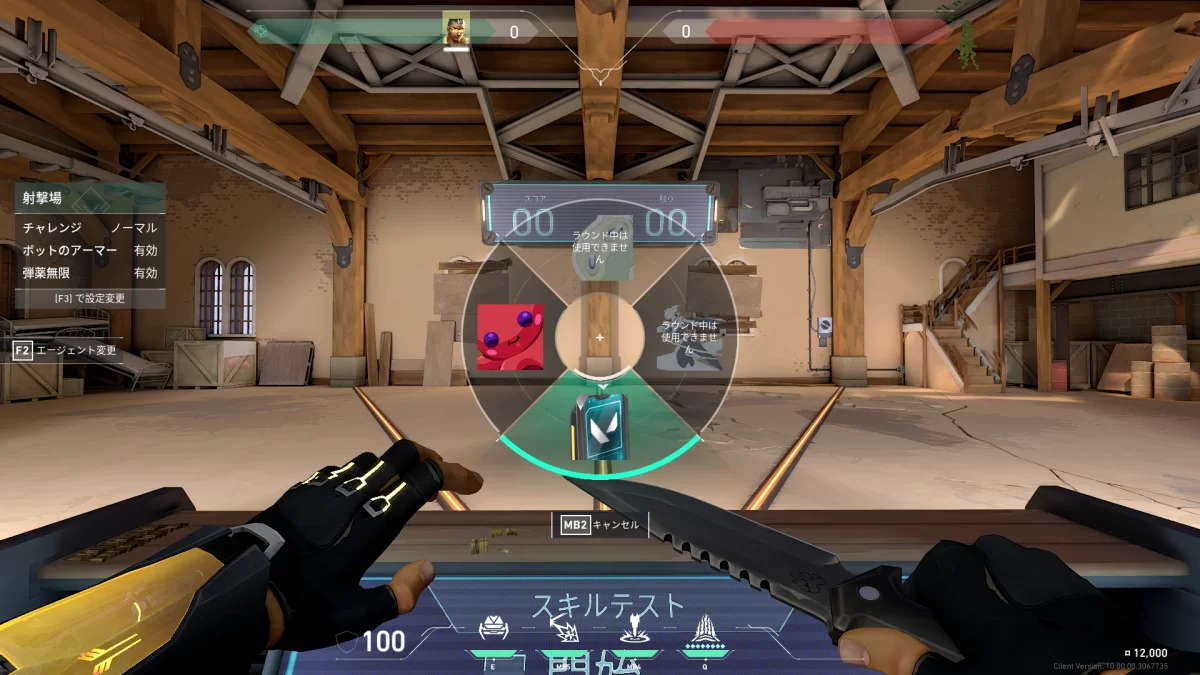Select the red octopus spray
Image resolution: width=1200 pixels, height=675 pixels.
[510, 337]
